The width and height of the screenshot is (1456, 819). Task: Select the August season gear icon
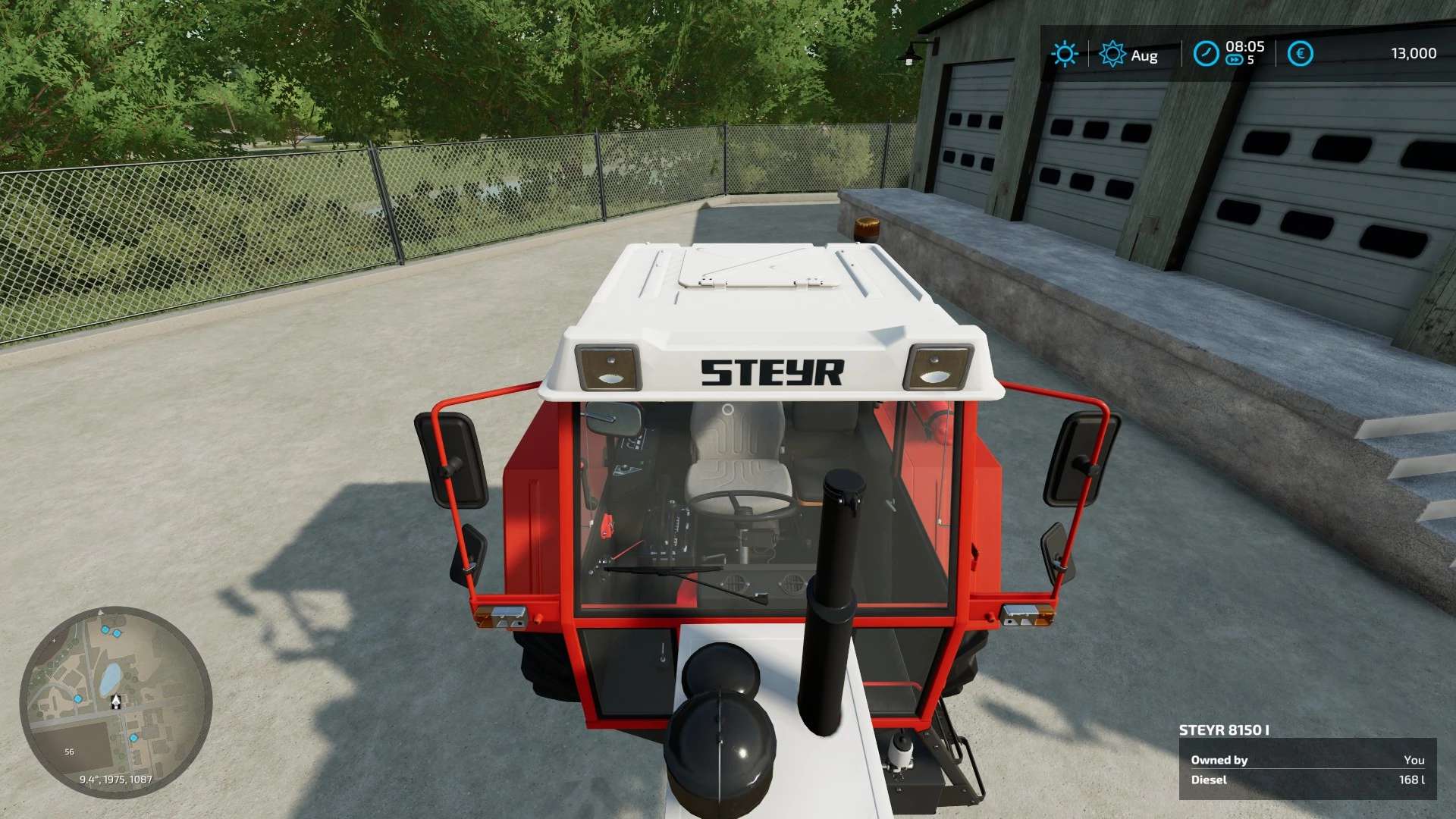1112,54
